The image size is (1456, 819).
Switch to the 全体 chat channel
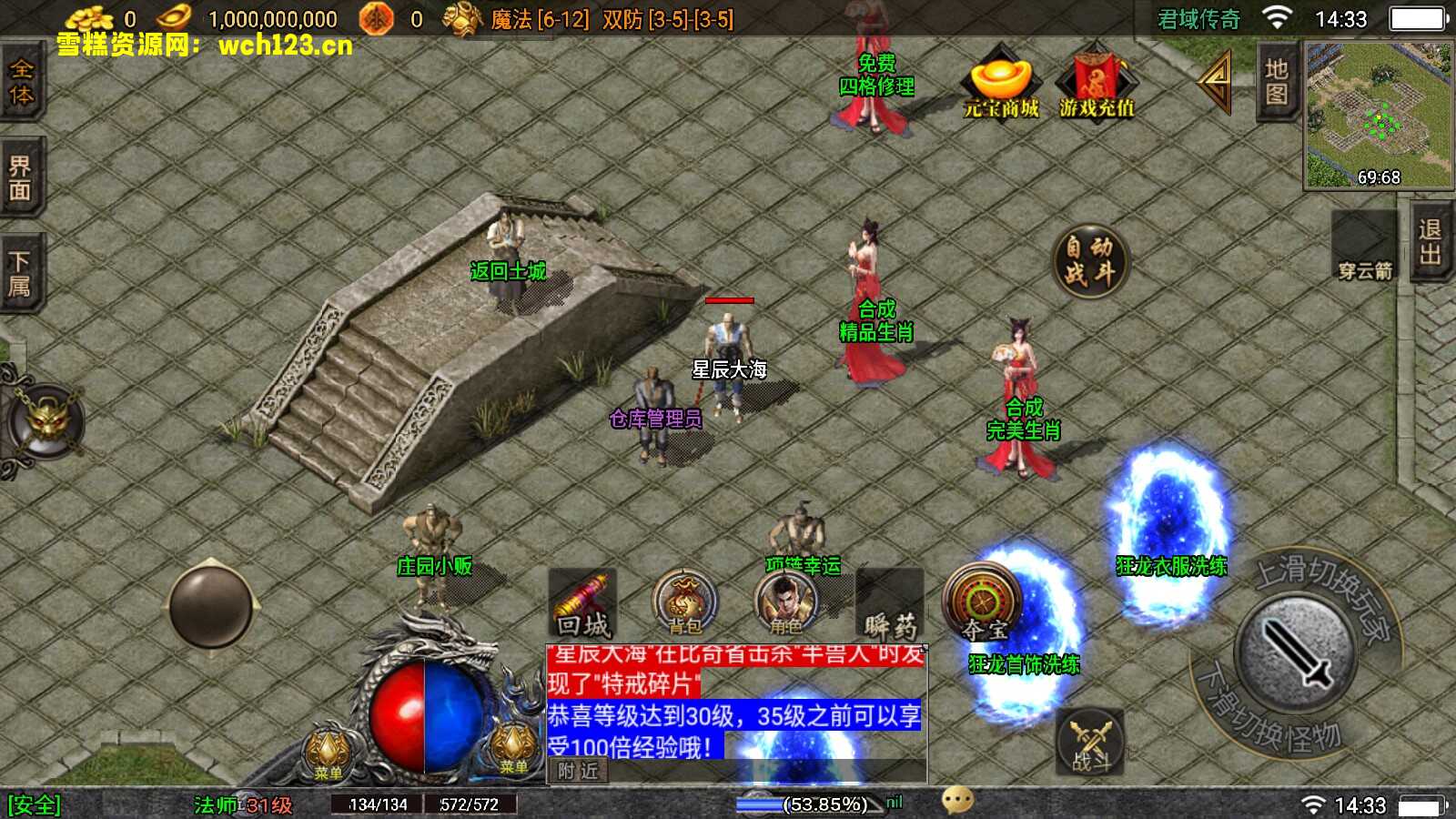point(22,82)
